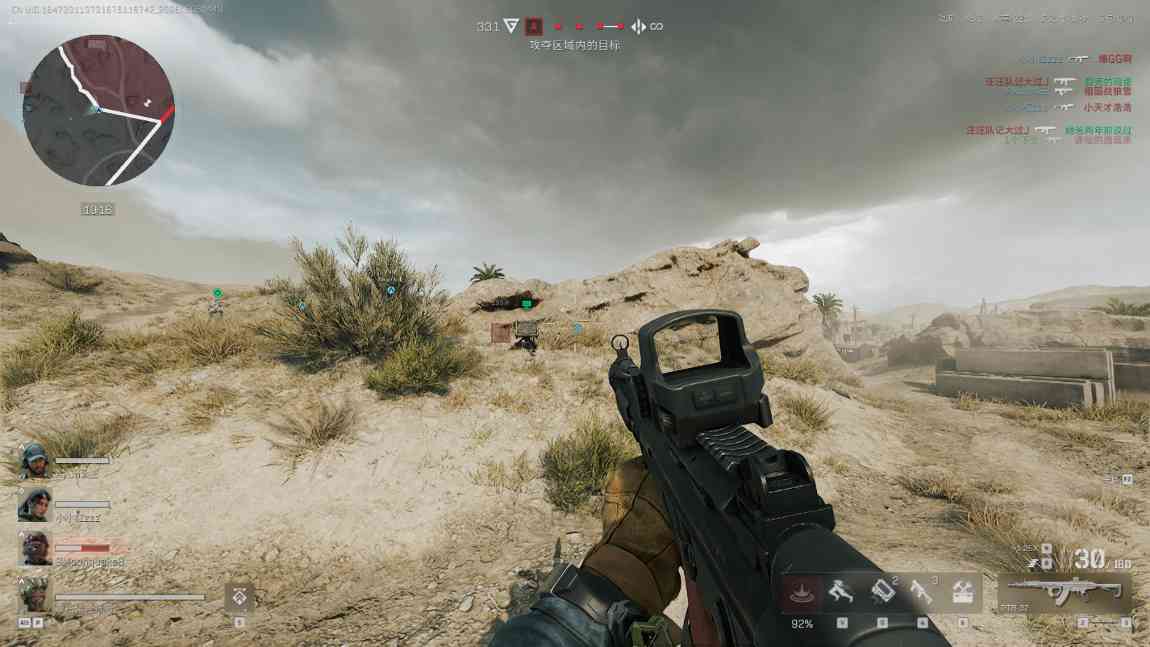Click the bottom squad member portrait
The image size is (1150, 647).
click(x=33, y=594)
